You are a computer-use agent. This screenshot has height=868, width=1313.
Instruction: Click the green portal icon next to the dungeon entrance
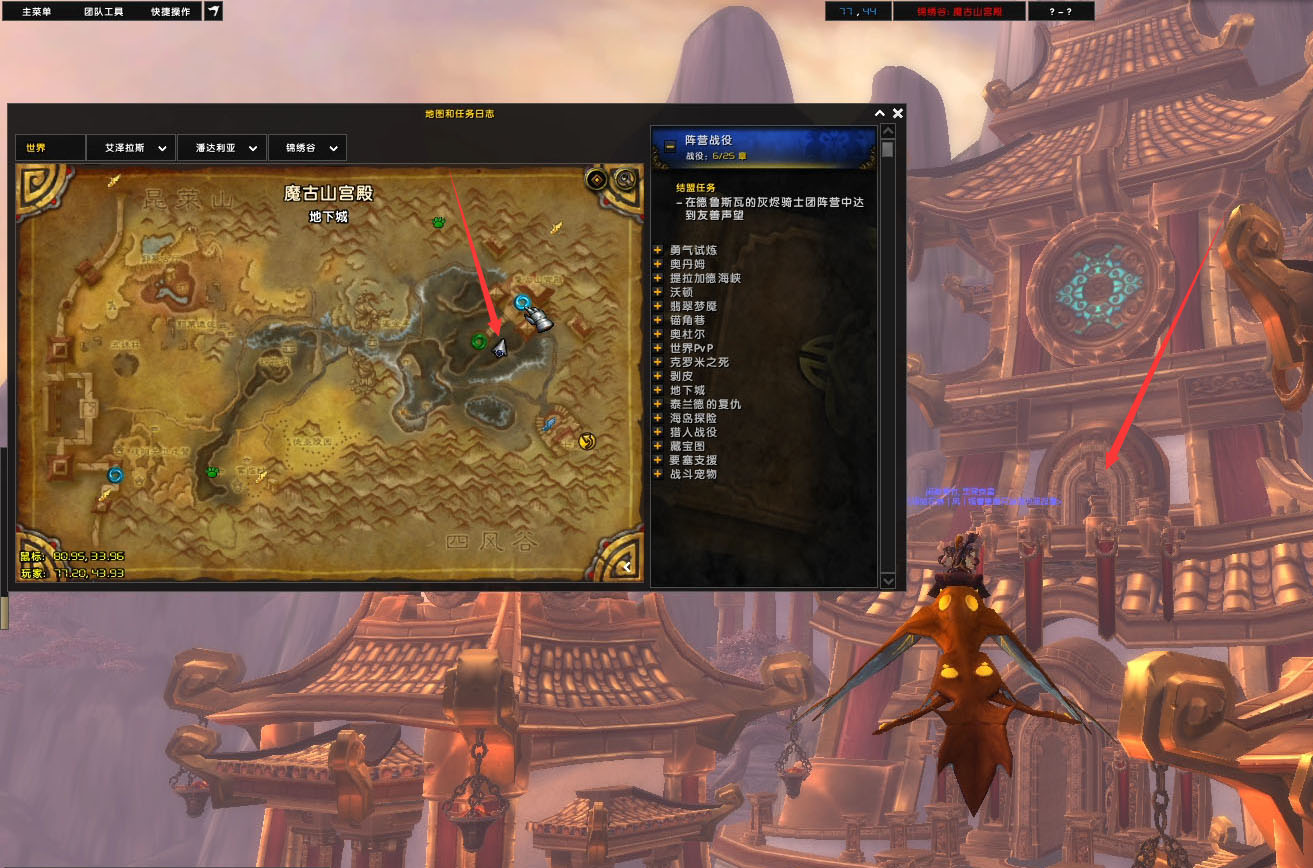point(478,342)
